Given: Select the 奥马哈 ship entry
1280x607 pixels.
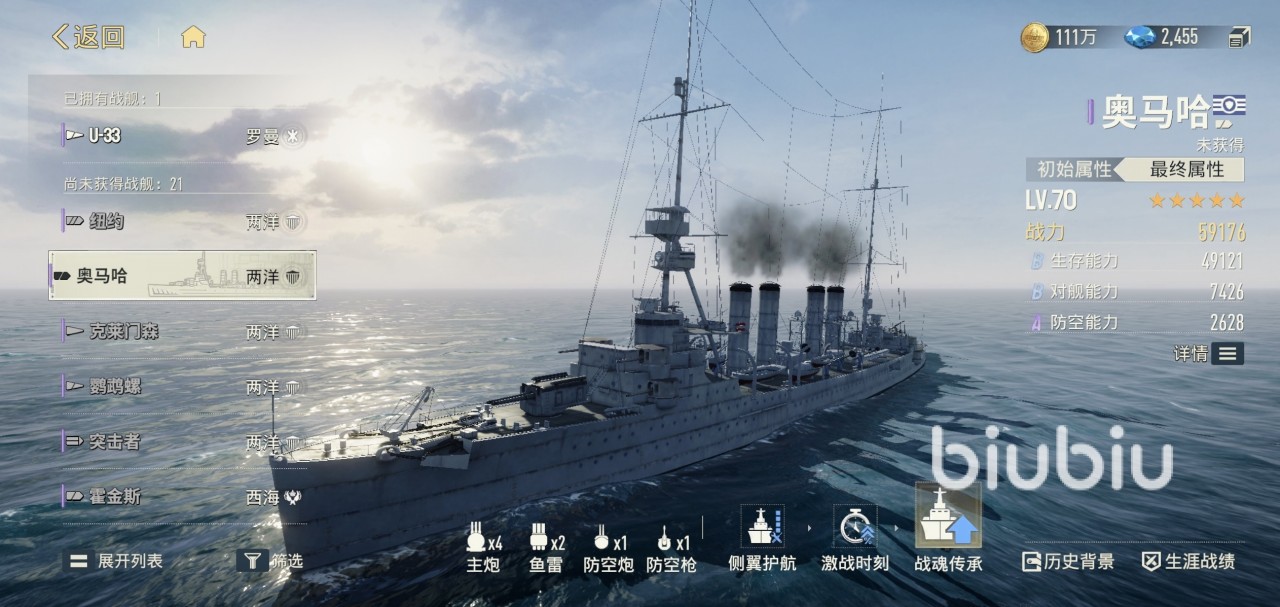Looking at the screenshot, I should [x=182, y=276].
